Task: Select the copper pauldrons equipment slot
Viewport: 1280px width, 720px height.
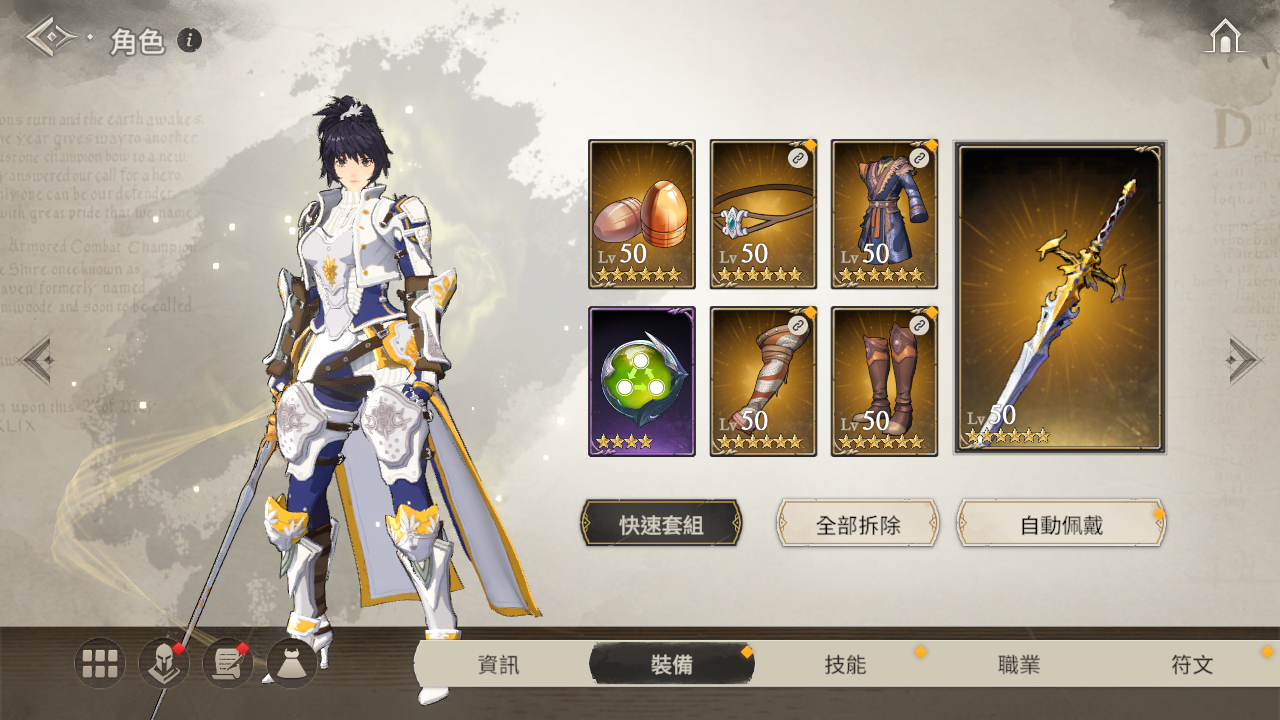Action: [x=642, y=214]
